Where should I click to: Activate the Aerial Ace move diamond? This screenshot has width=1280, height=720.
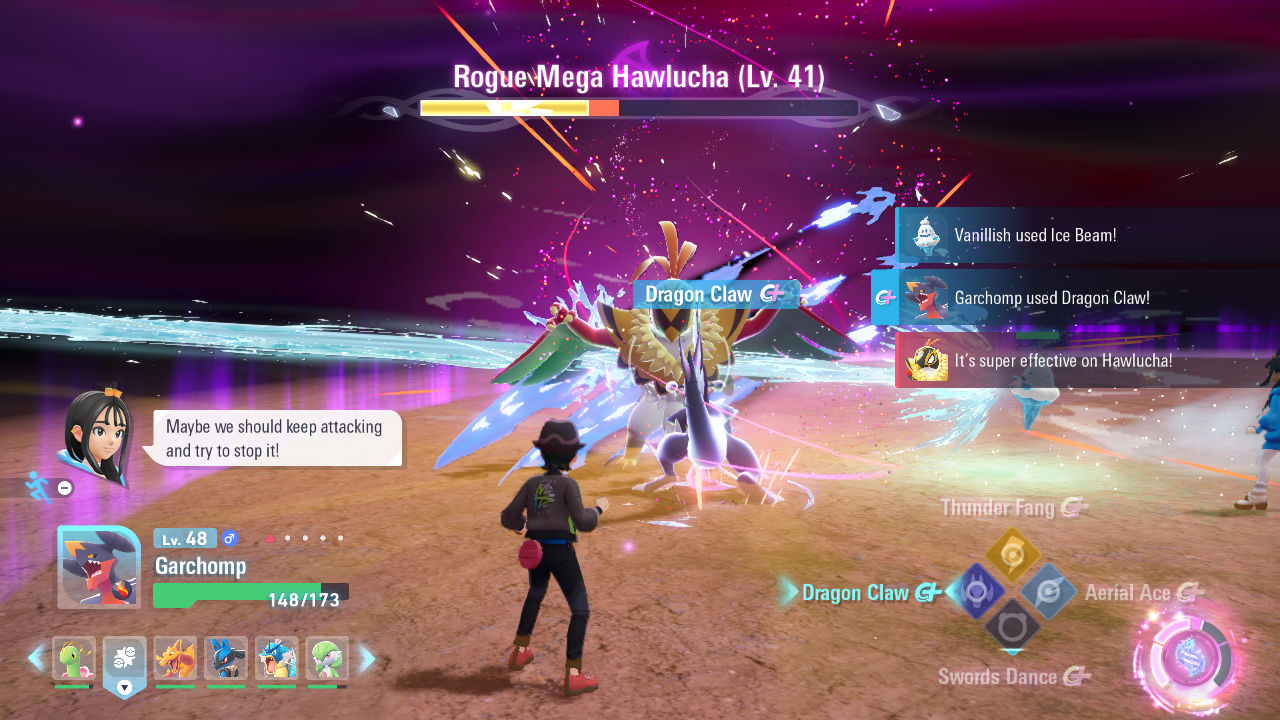(1049, 591)
